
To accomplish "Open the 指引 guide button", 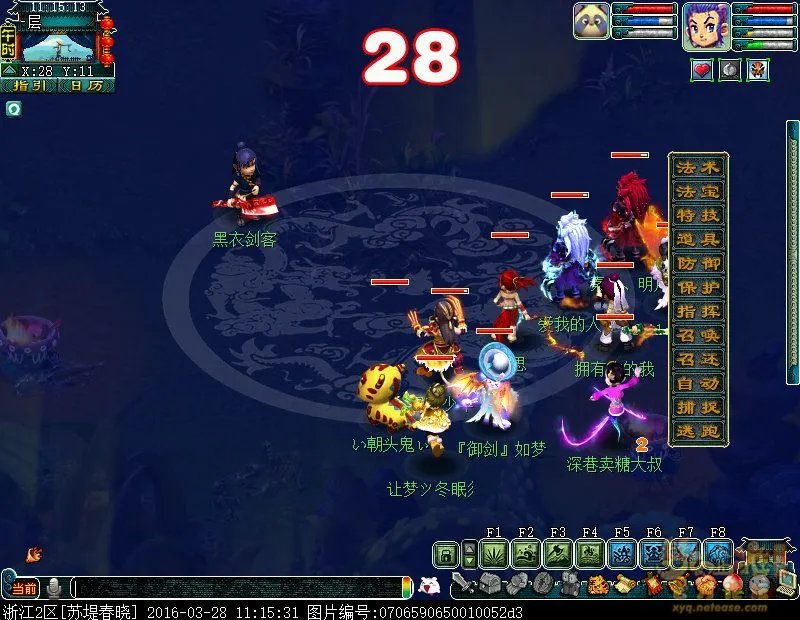I will click(28, 86).
